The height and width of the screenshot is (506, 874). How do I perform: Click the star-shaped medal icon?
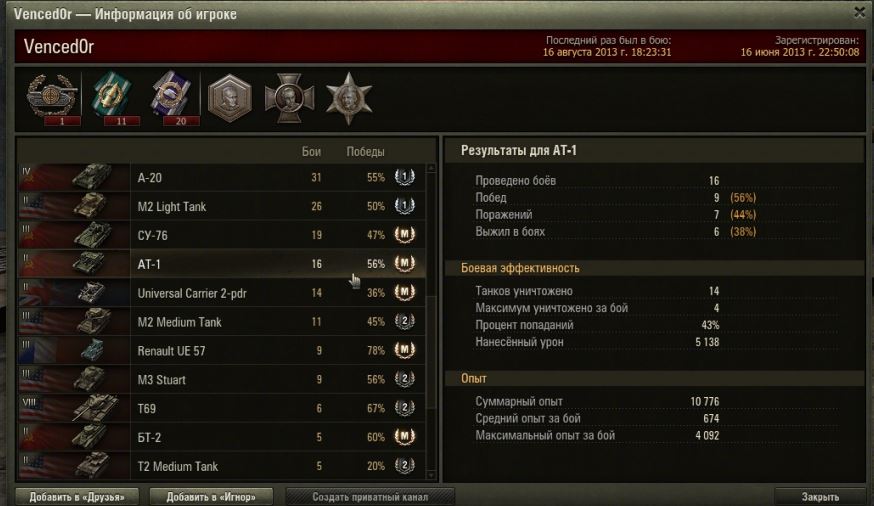[x=349, y=97]
